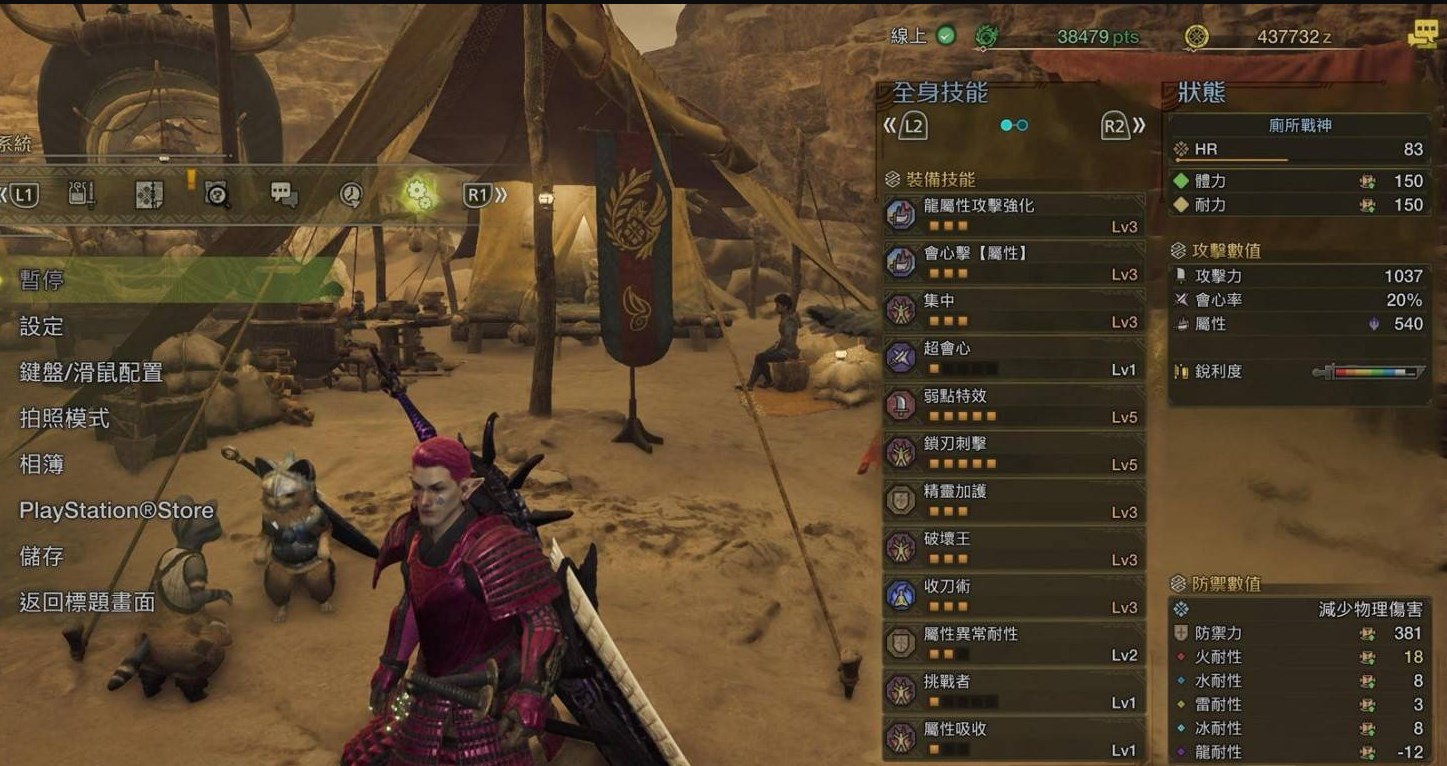Select the 挑戰者 skill row
Viewport: 1447px width, 766px height.
click(1014, 690)
